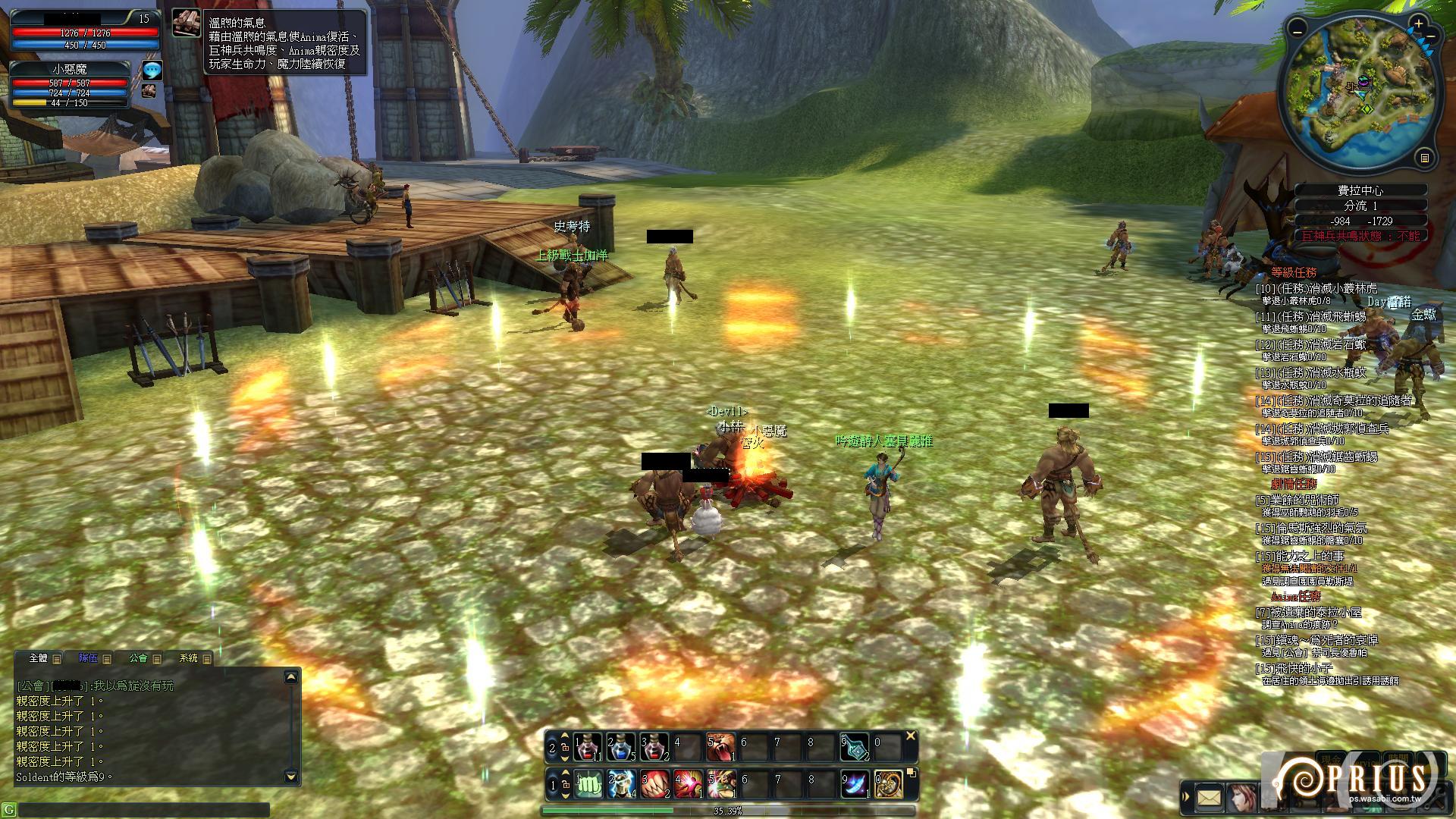Open the 公會 guild chat tab
The width and height of the screenshot is (1456, 819).
[138, 658]
